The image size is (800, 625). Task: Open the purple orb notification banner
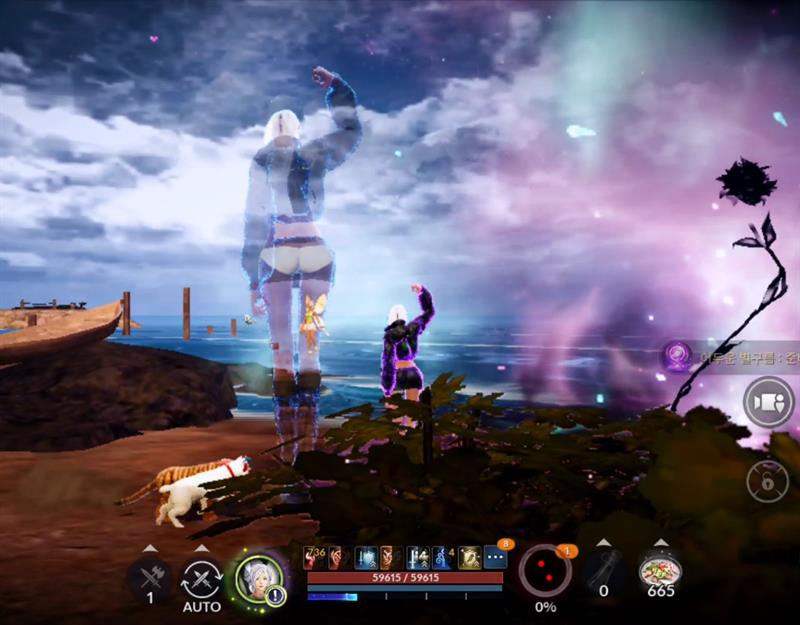point(728,356)
